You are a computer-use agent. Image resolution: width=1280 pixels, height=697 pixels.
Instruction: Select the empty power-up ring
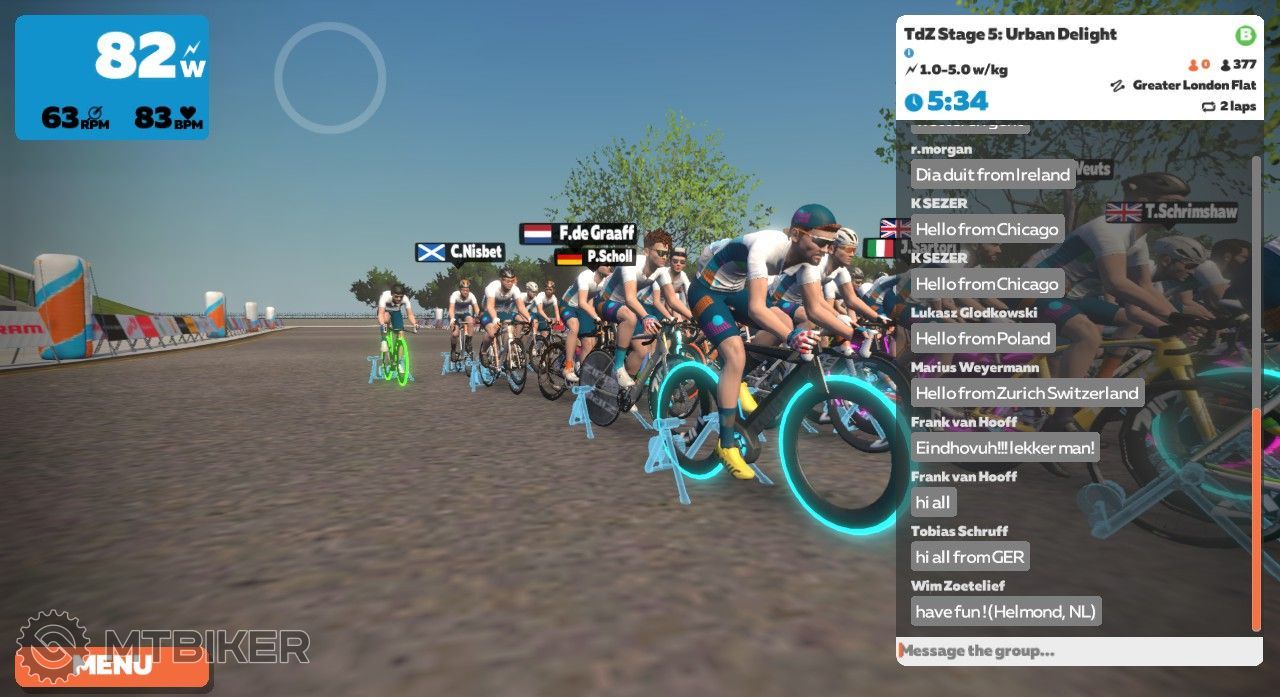click(x=330, y=78)
